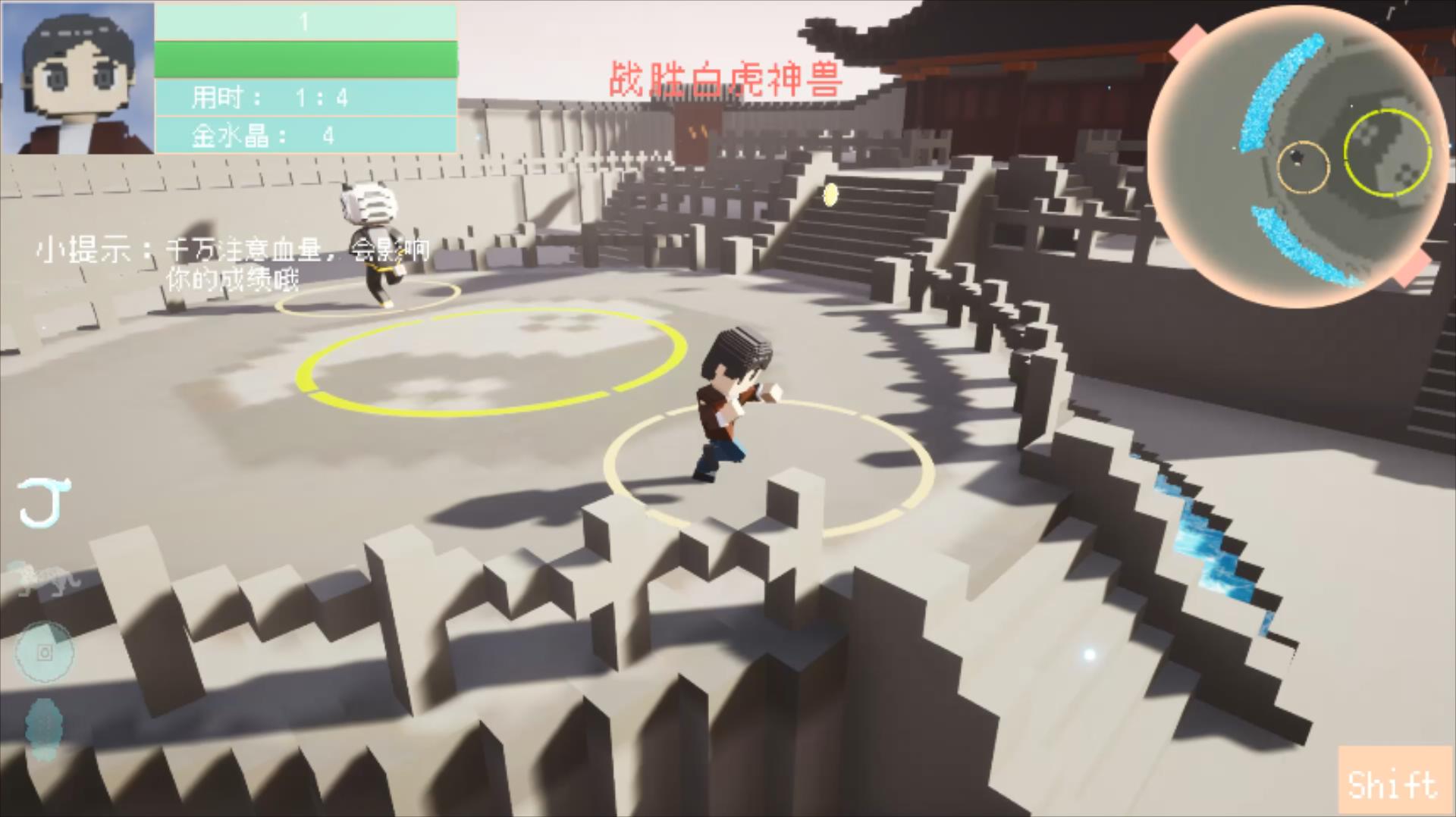Use the round teal disc ability
This screenshot has height=817, width=1456.
(x=45, y=652)
